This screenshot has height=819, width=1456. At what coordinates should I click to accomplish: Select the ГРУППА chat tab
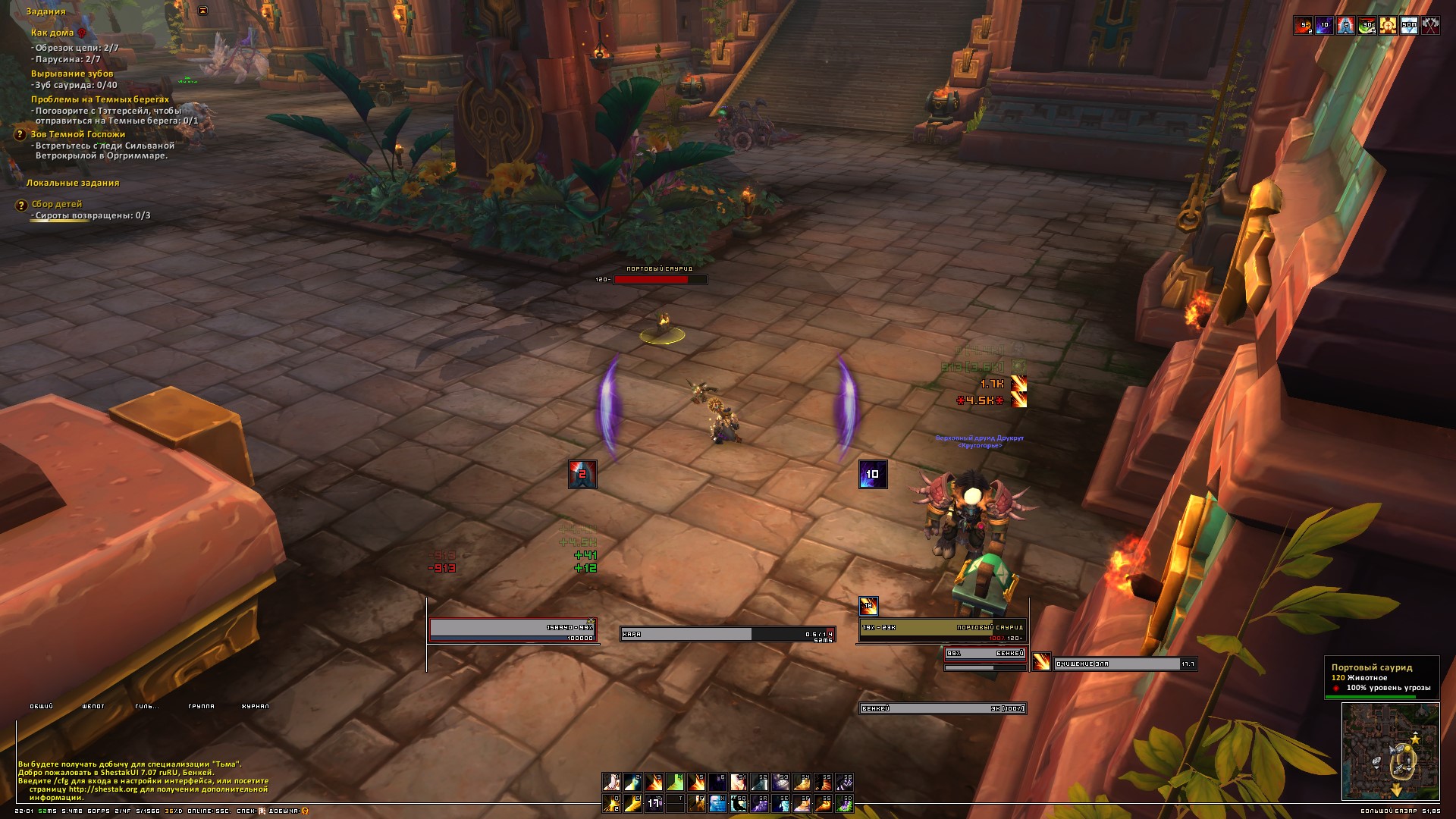(201, 706)
